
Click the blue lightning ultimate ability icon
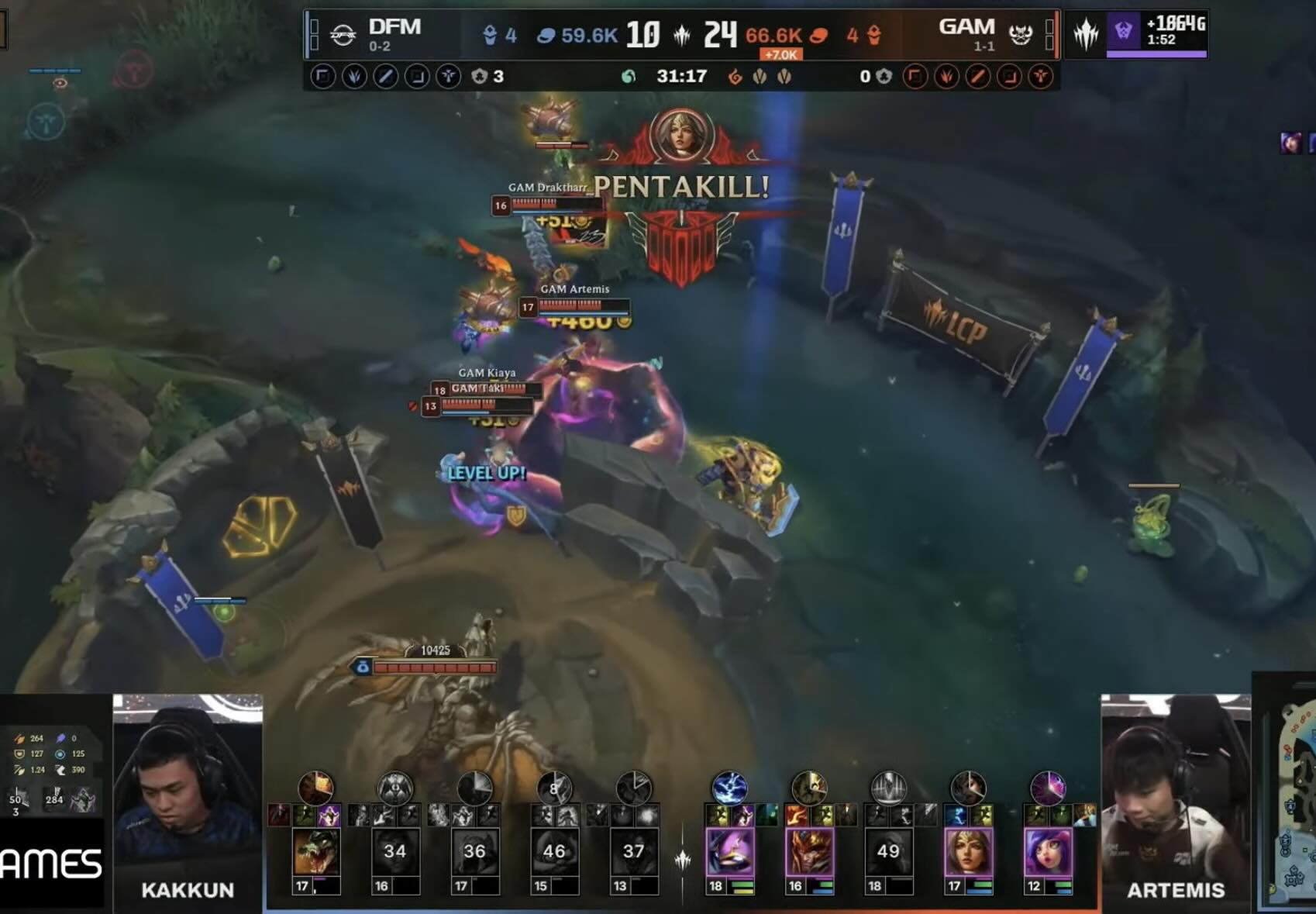coord(729,788)
